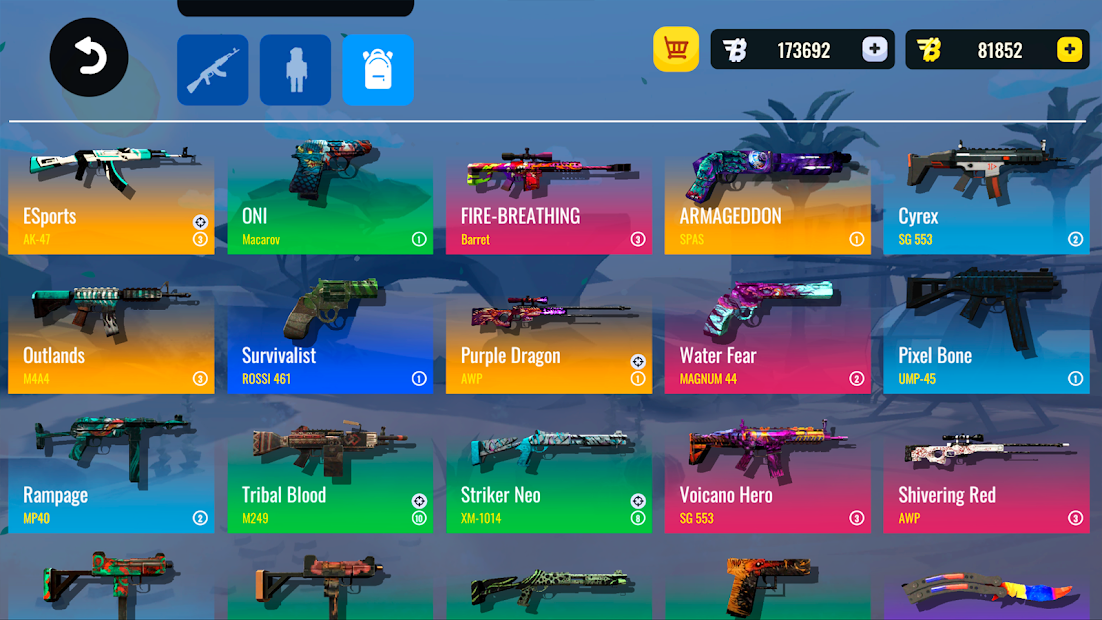
Task: Select the Outlands M4A4 skin
Action: click(111, 338)
